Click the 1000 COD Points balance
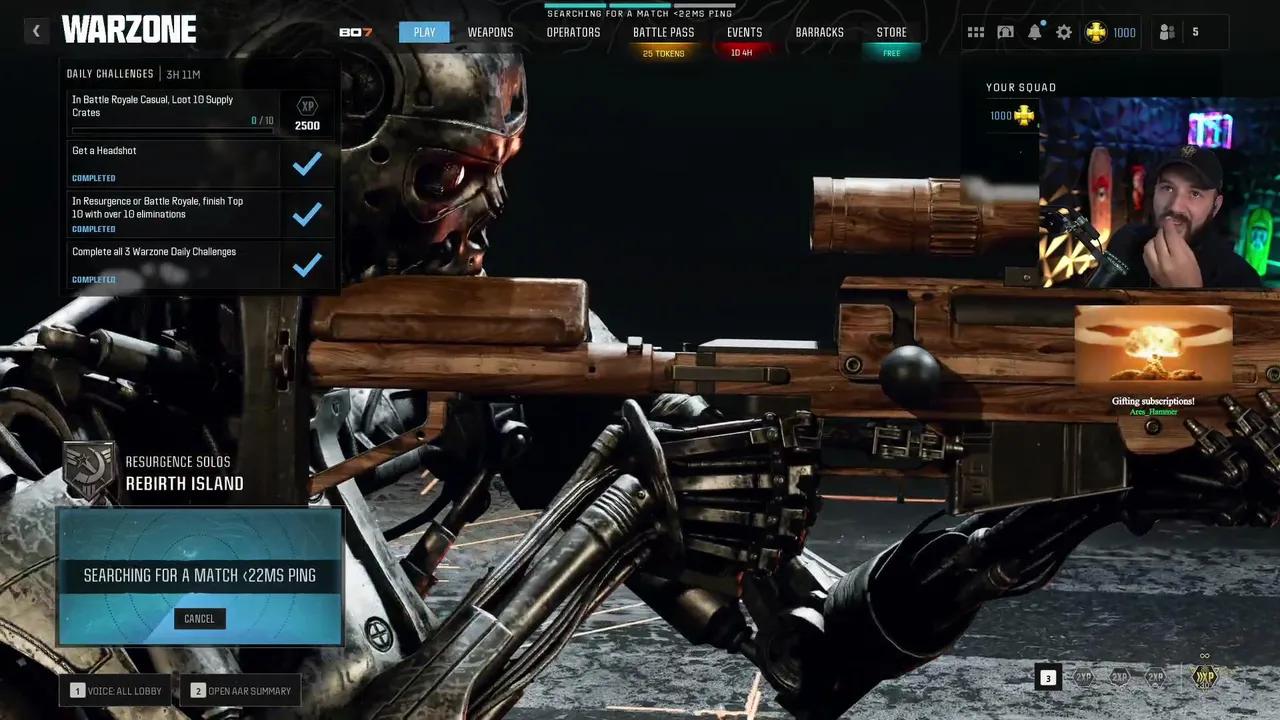Image resolution: width=1280 pixels, height=720 pixels. [1111, 32]
